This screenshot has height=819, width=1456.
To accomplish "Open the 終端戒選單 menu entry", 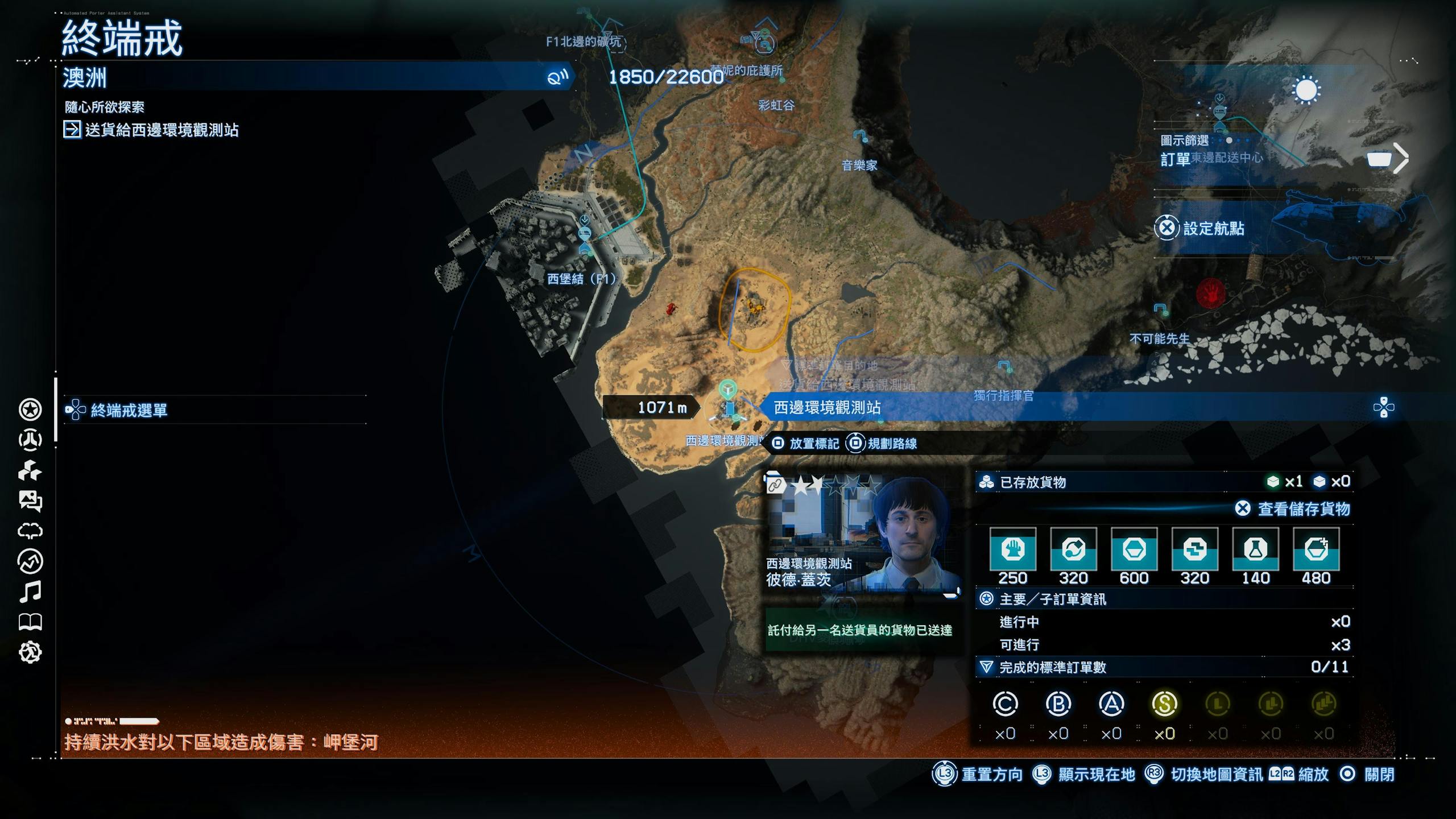I will coord(129,410).
